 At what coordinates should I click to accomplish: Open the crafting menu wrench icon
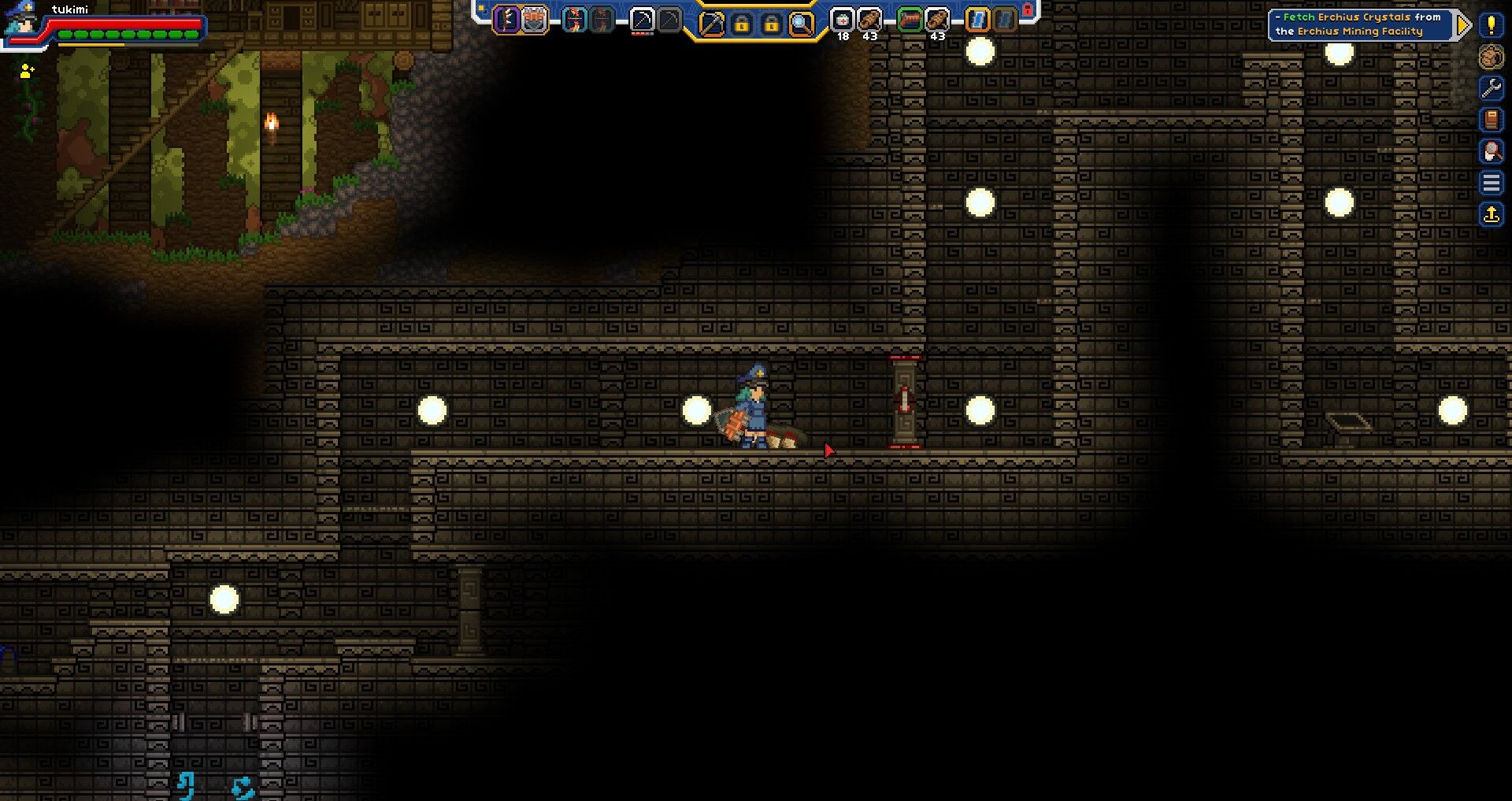point(1492,87)
